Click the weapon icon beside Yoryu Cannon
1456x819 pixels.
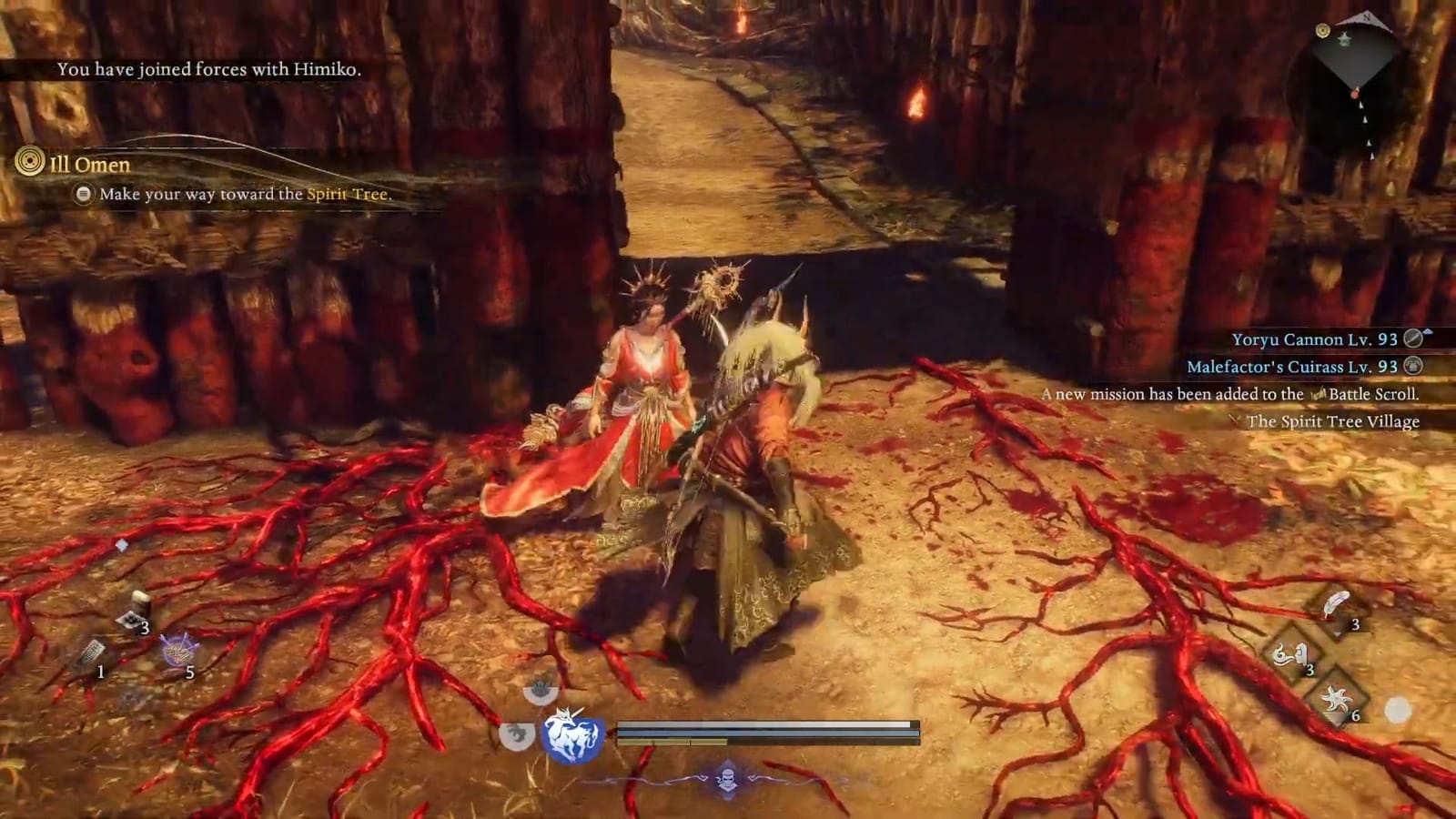(1411, 339)
